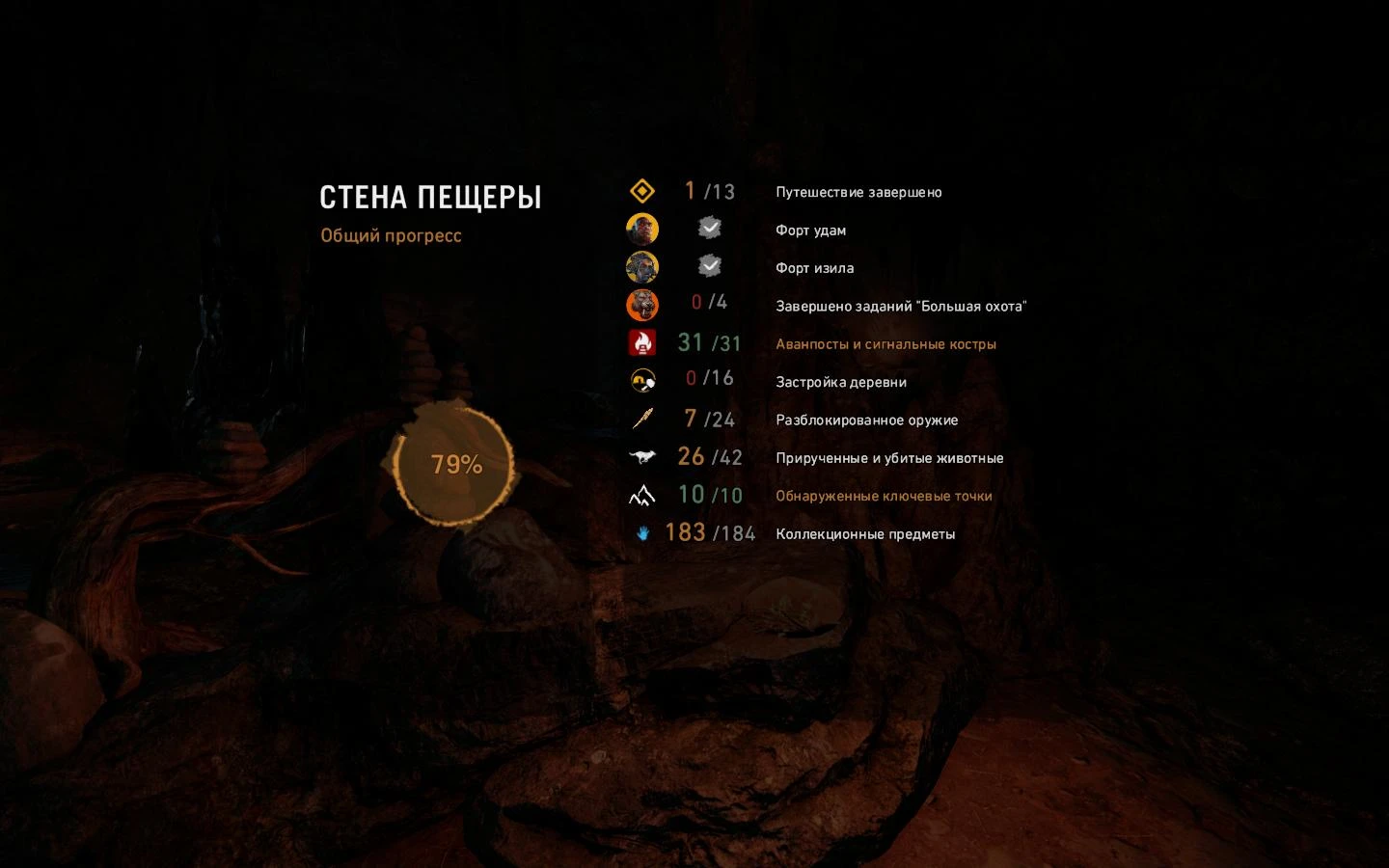Click the bonfire icon for outposts progress
Image resolution: width=1389 pixels, height=868 pixels.
click(643, 342)
